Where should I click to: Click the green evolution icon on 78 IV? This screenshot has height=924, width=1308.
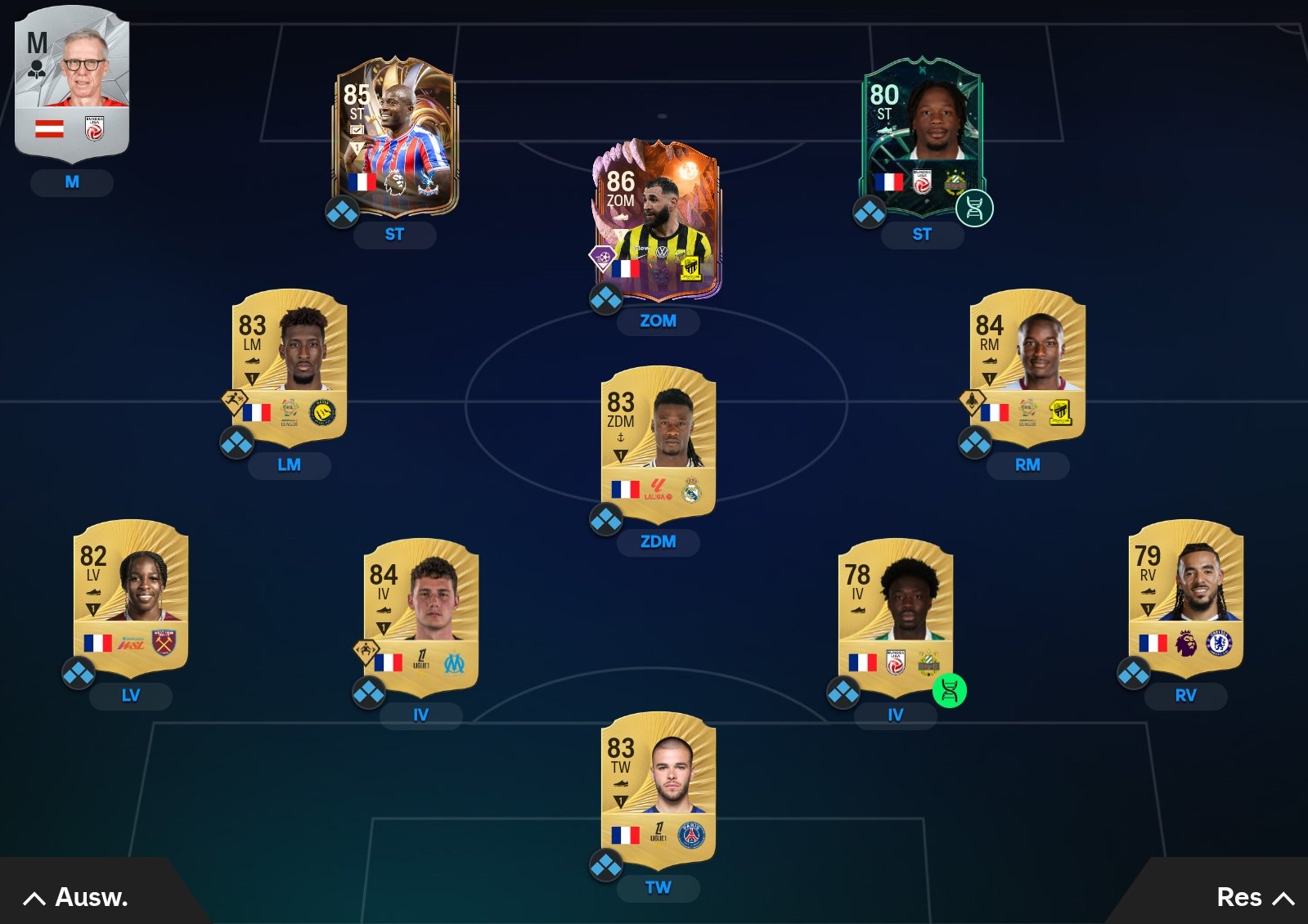pos(949,691)
